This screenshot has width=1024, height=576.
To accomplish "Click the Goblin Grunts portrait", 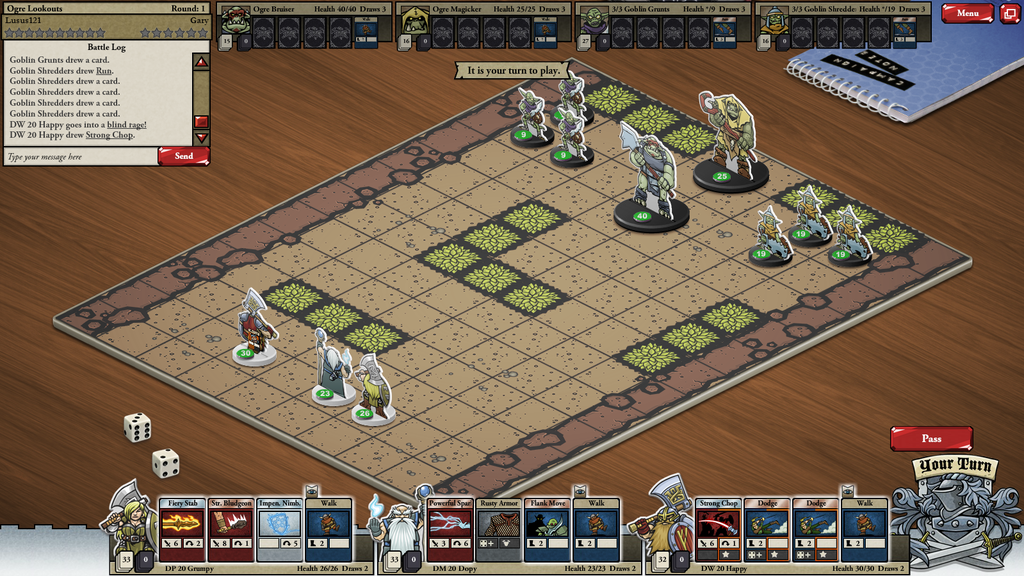I will (593, 22).
